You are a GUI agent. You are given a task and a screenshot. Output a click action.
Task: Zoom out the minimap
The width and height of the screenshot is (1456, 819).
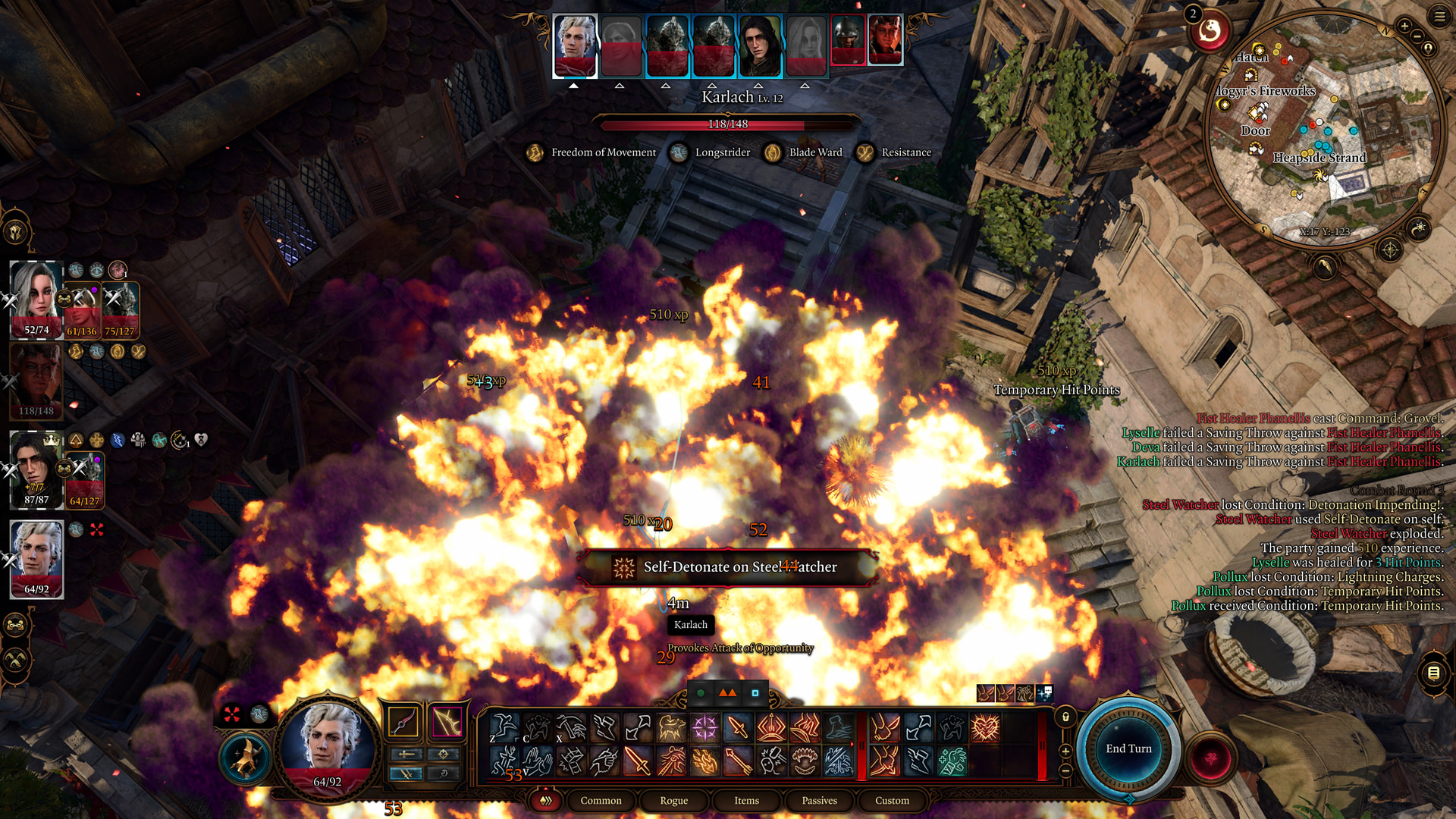click(1417, 37)
